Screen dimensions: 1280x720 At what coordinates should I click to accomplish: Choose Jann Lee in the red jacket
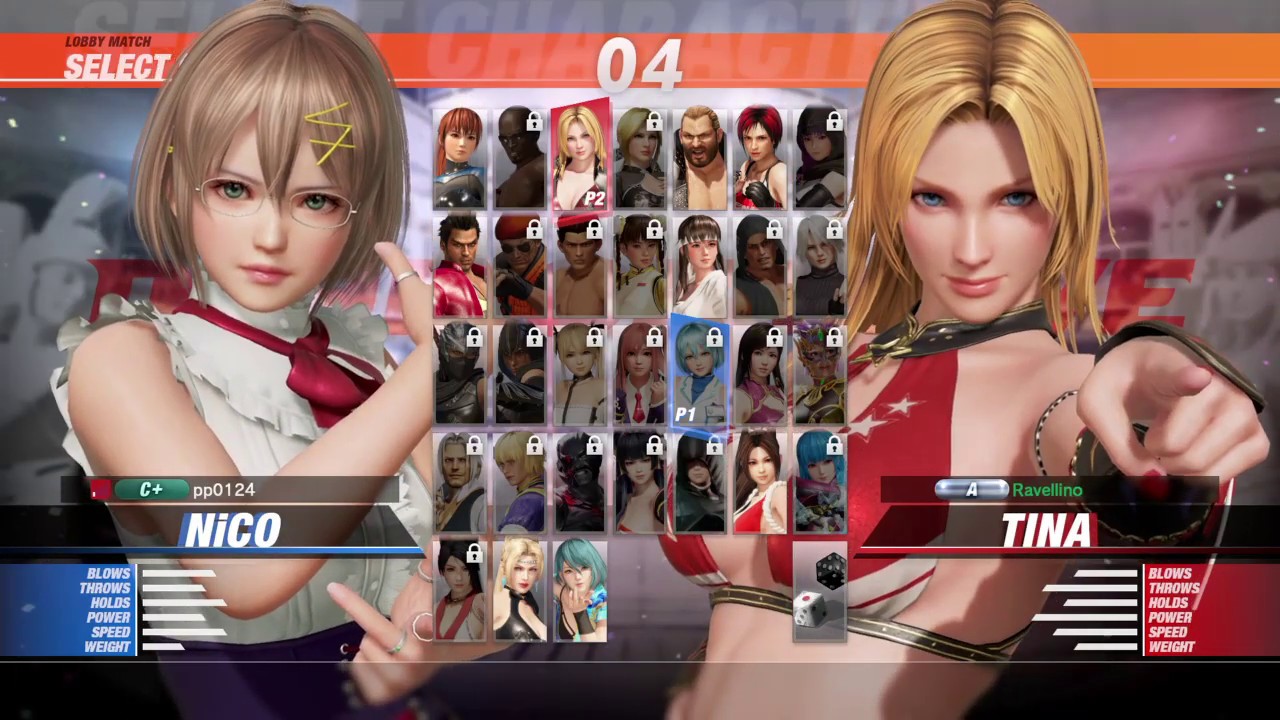[459, 266]
